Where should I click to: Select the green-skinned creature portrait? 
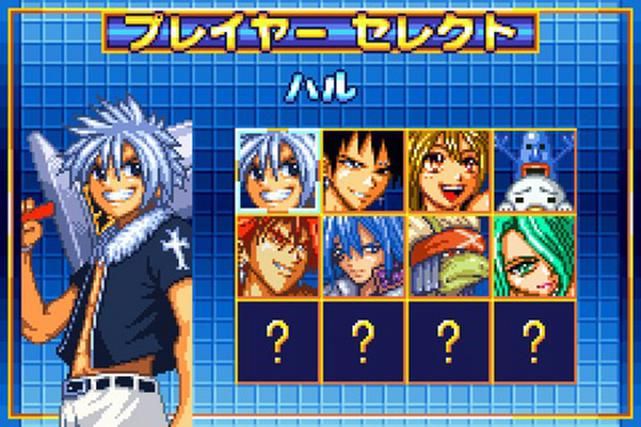tap(448, 256)
